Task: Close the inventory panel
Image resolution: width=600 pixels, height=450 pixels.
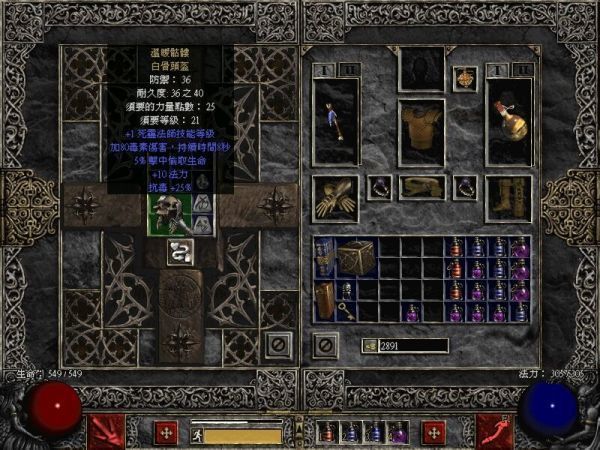Action: point(323,344)
